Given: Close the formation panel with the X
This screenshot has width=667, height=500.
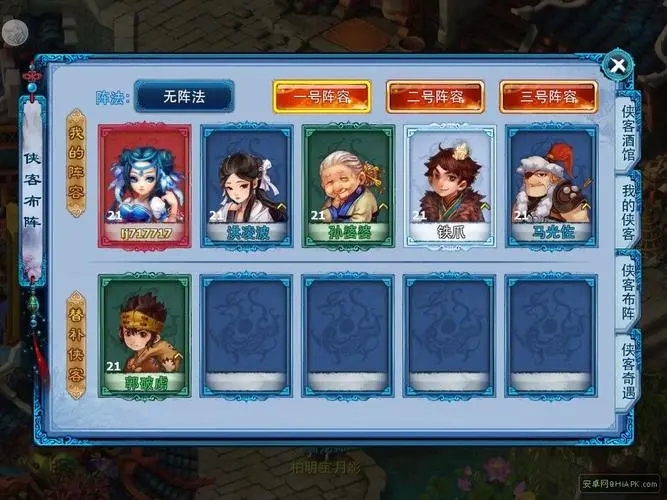Looking at the screenshot, I should pyautogui.click(x=619, y=67).
